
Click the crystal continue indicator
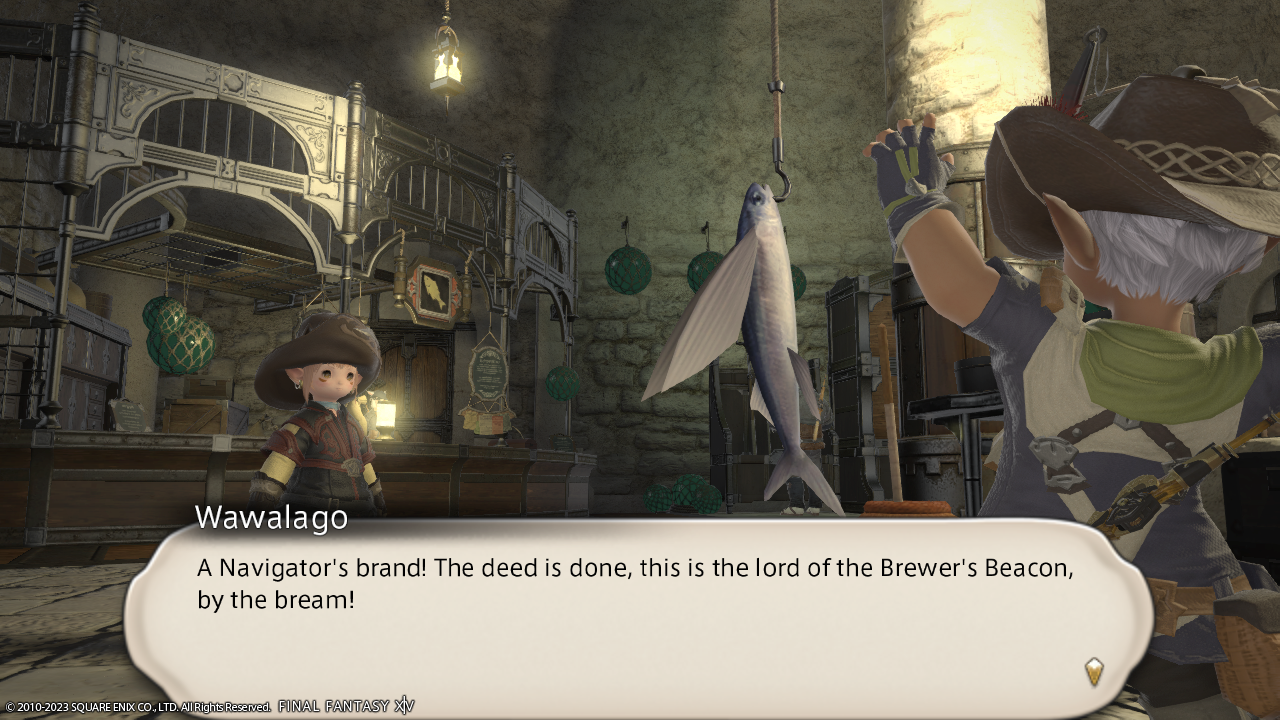1094,671
